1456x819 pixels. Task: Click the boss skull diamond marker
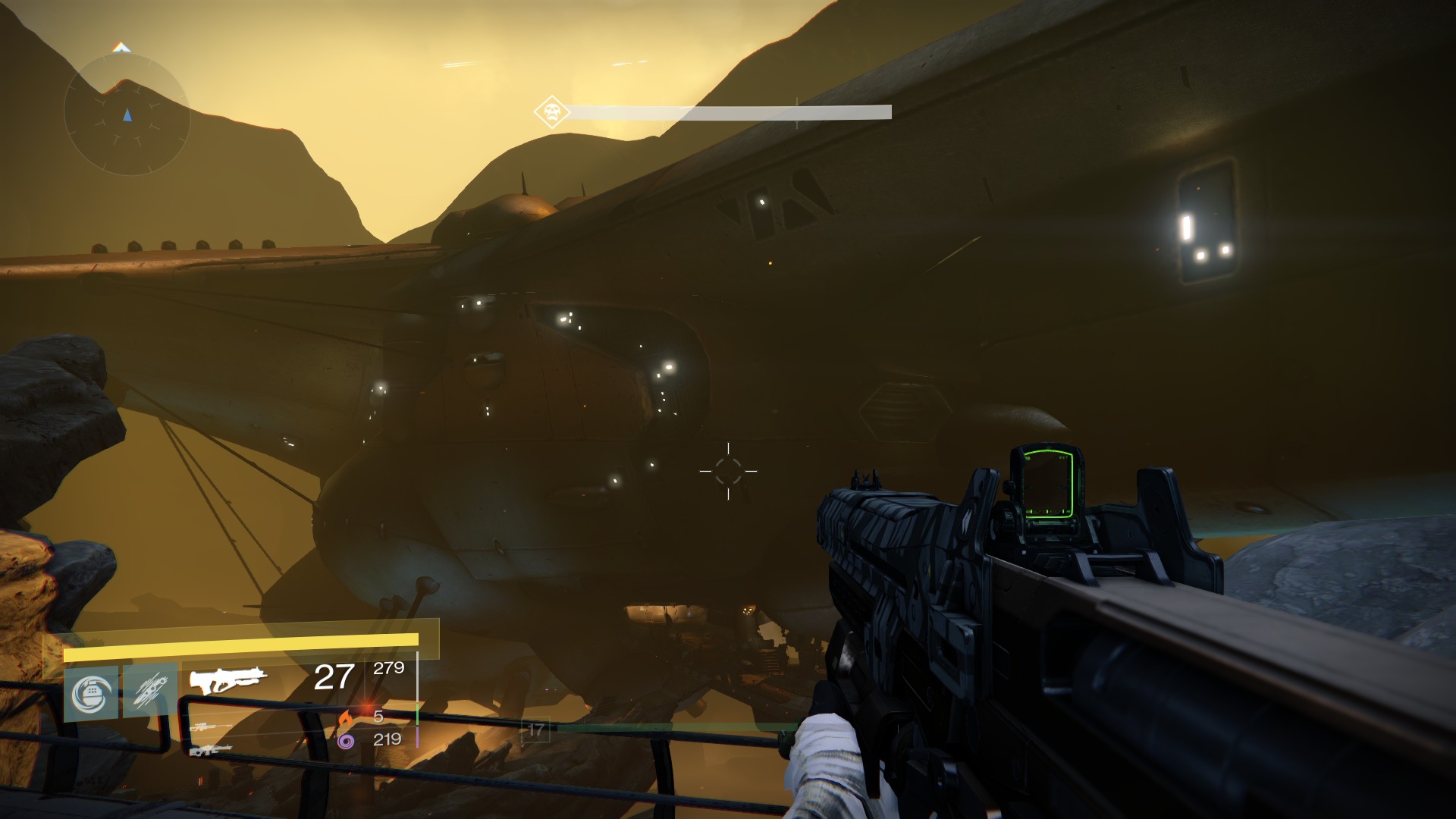point(551,113)
